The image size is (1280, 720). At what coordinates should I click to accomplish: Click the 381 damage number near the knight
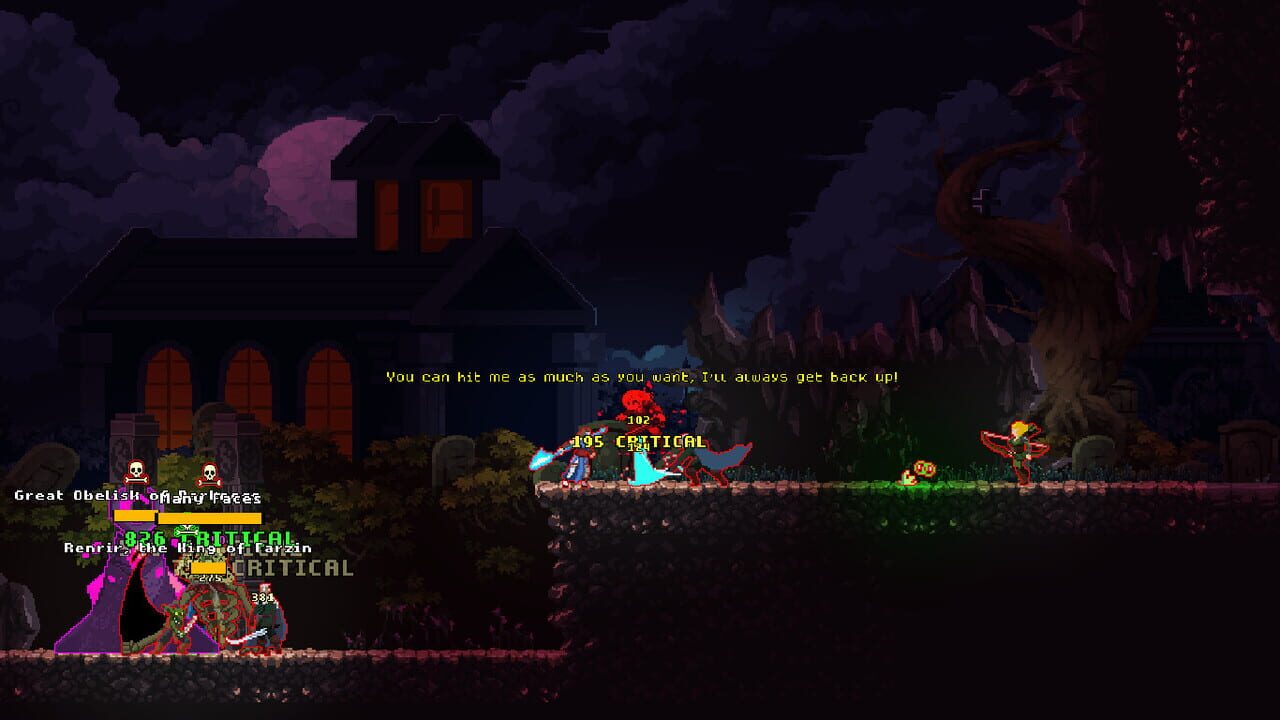click(x=262, y=595)
